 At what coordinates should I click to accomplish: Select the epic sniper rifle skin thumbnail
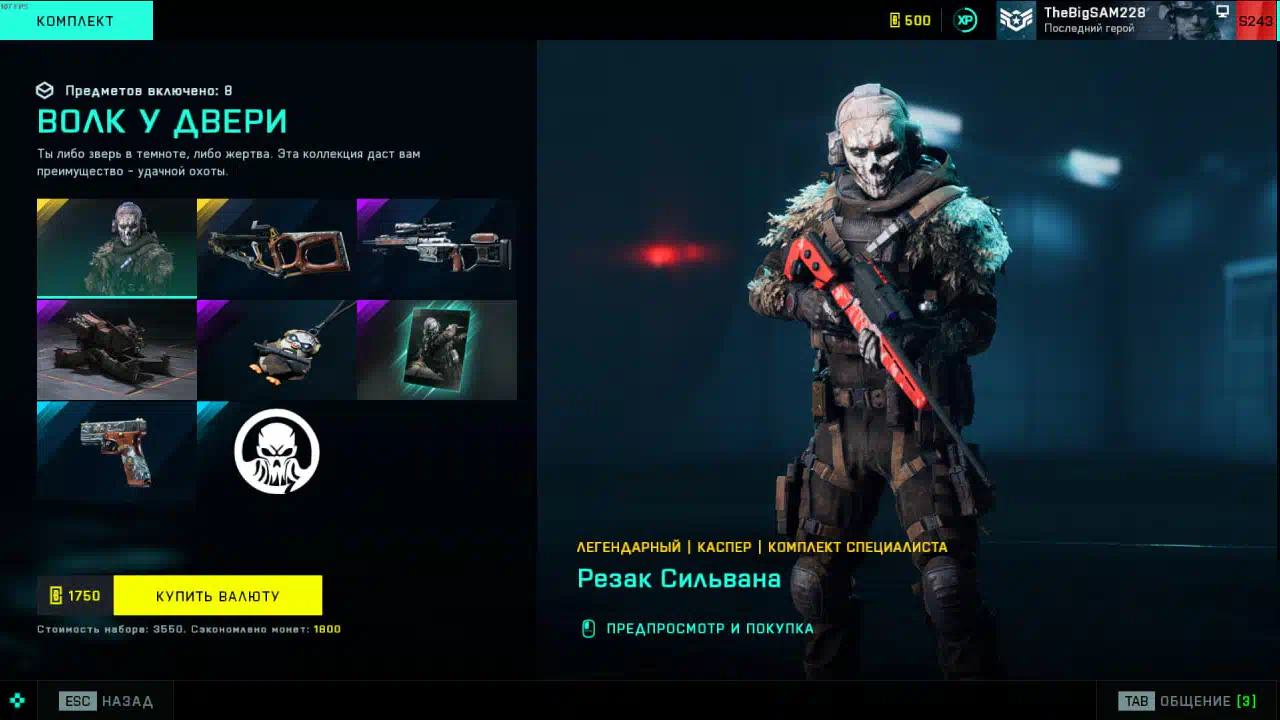[x=437, y=248]
